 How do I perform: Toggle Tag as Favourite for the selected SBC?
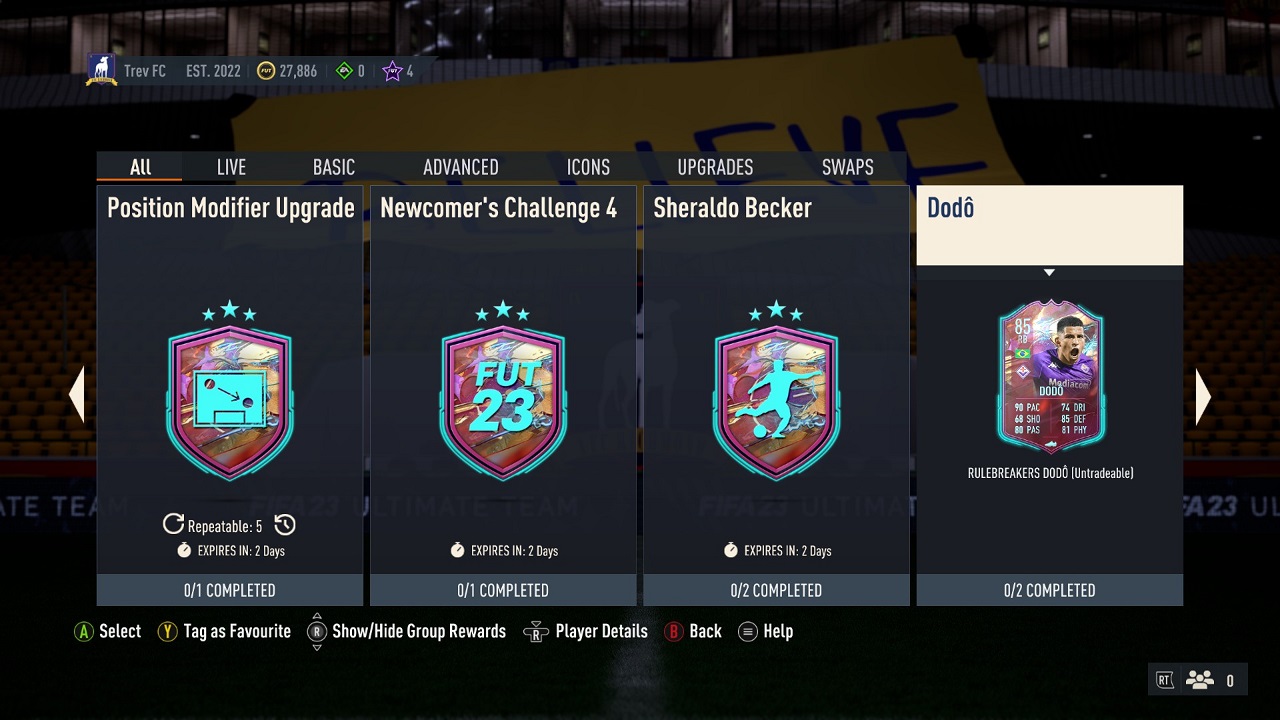(167, 631)
